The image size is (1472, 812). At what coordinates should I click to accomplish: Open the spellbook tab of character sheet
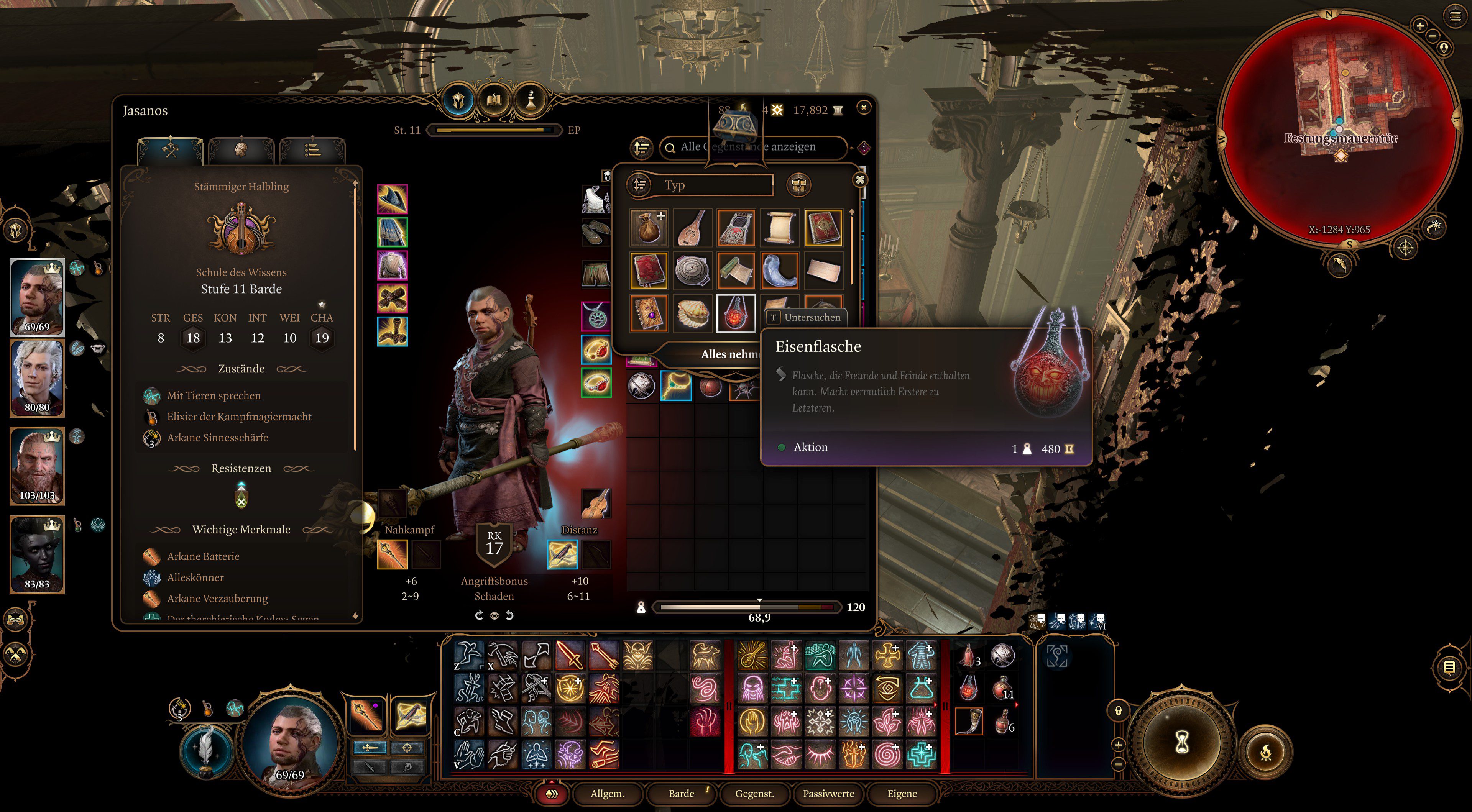494,101
